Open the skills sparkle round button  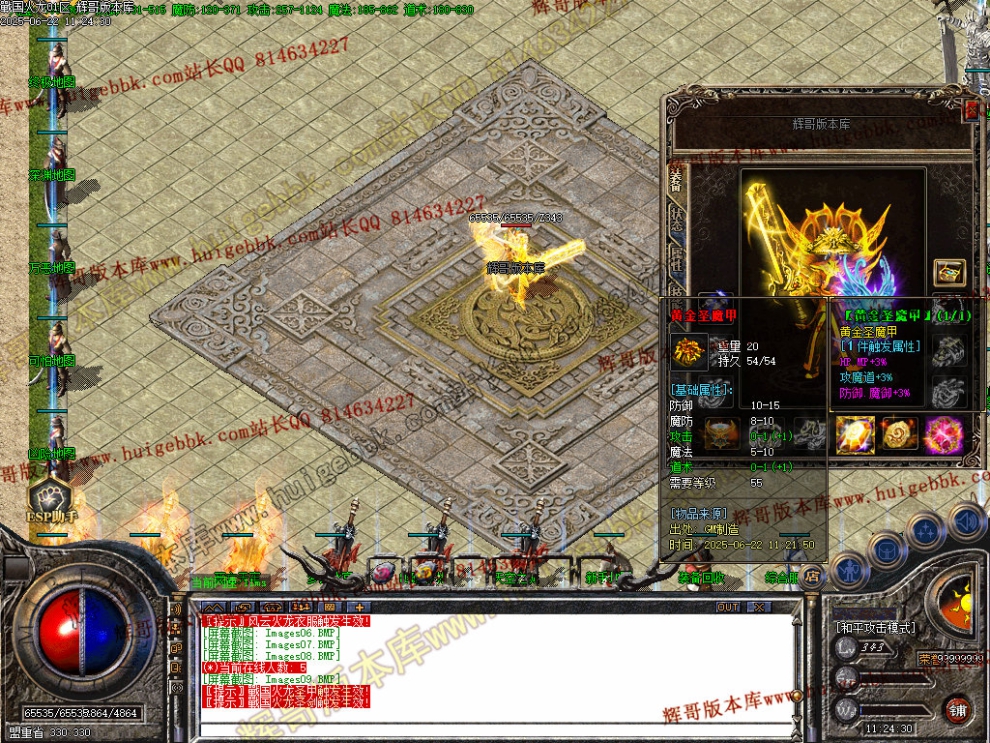tap(927, 529)
